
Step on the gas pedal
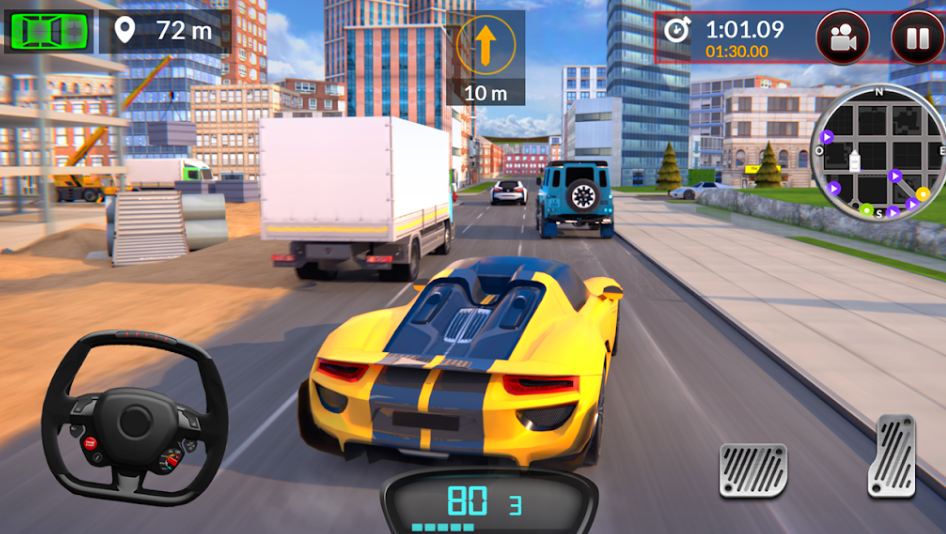[x=891, y=456]
